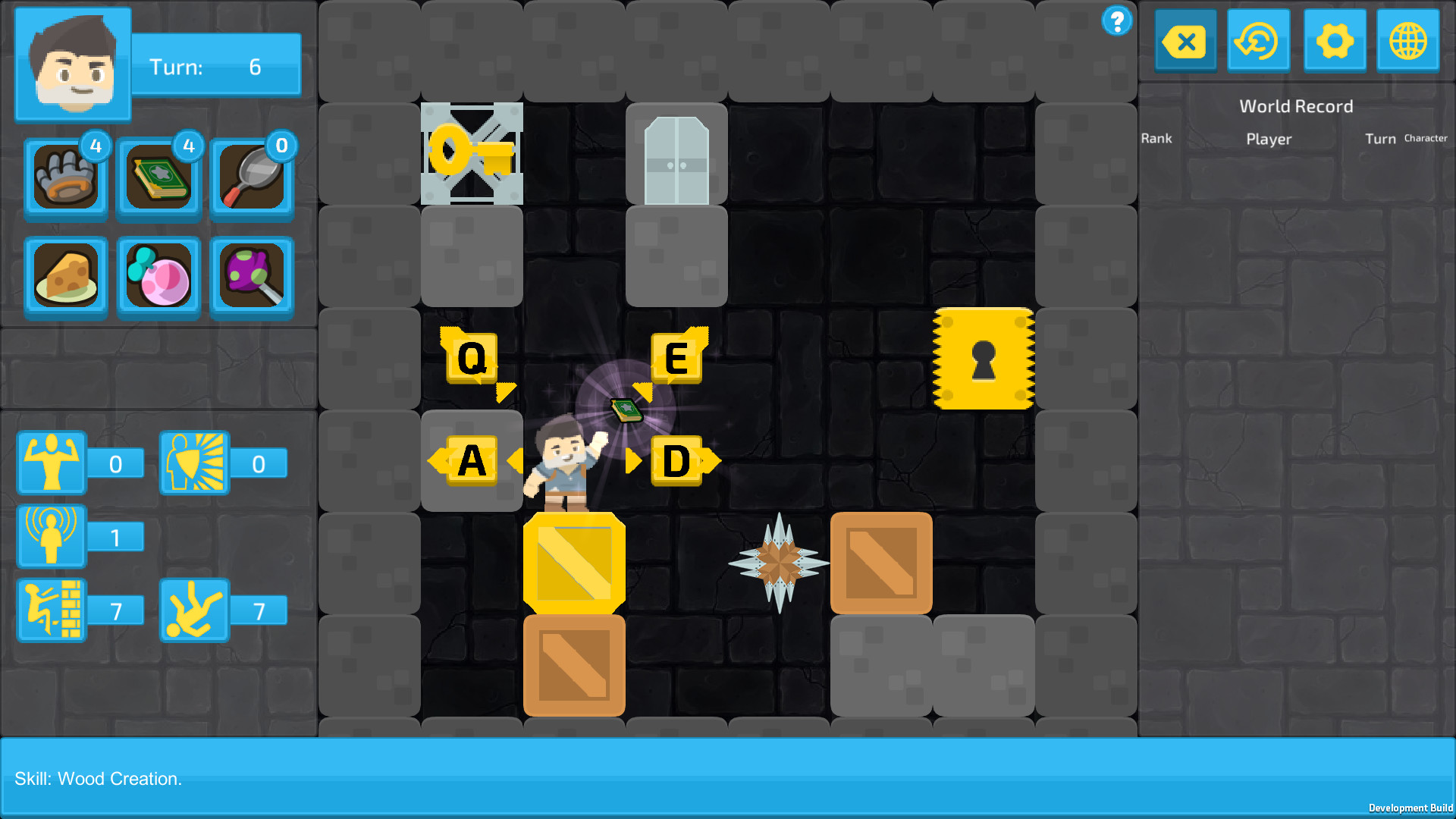The height and width of the screenshot is (819, 1456).
Task: Open the settings gear menu
Action: coord(1335,41)
